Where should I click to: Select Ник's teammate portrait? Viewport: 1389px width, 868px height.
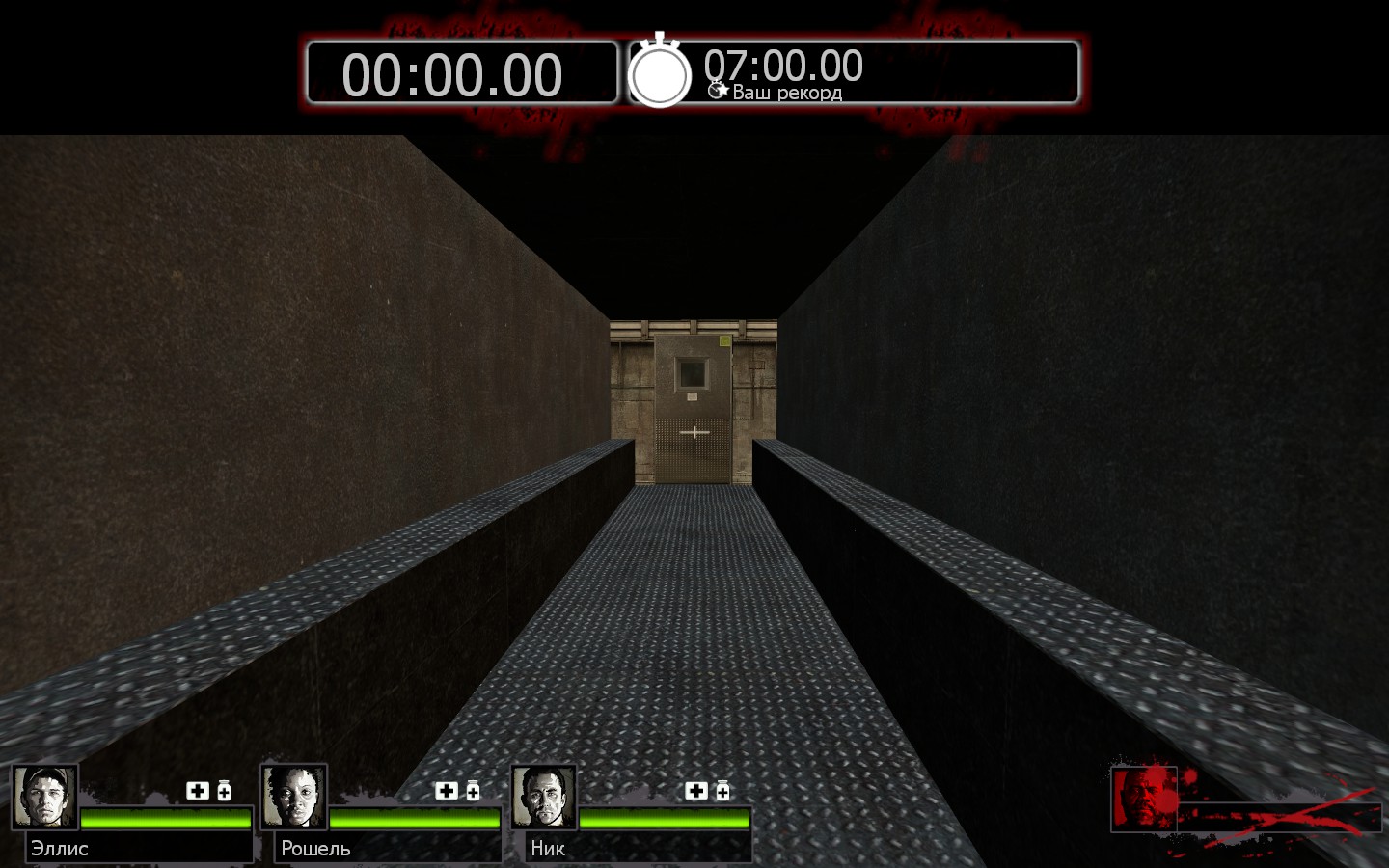[x=544, y=797]
